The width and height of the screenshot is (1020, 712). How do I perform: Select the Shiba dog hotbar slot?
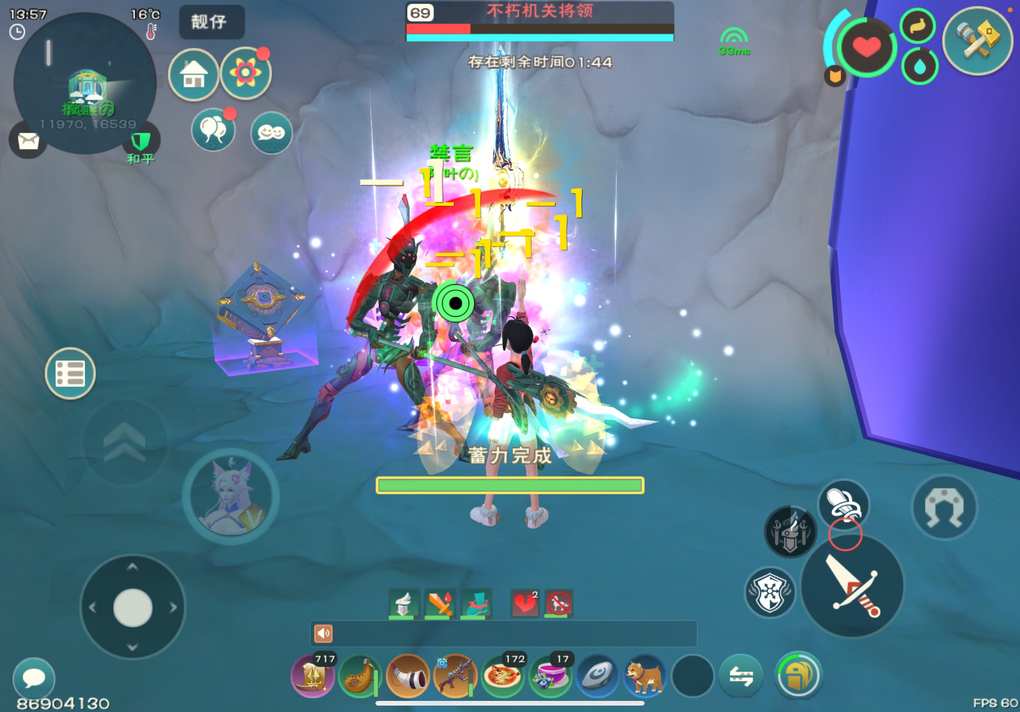[645, 676]
